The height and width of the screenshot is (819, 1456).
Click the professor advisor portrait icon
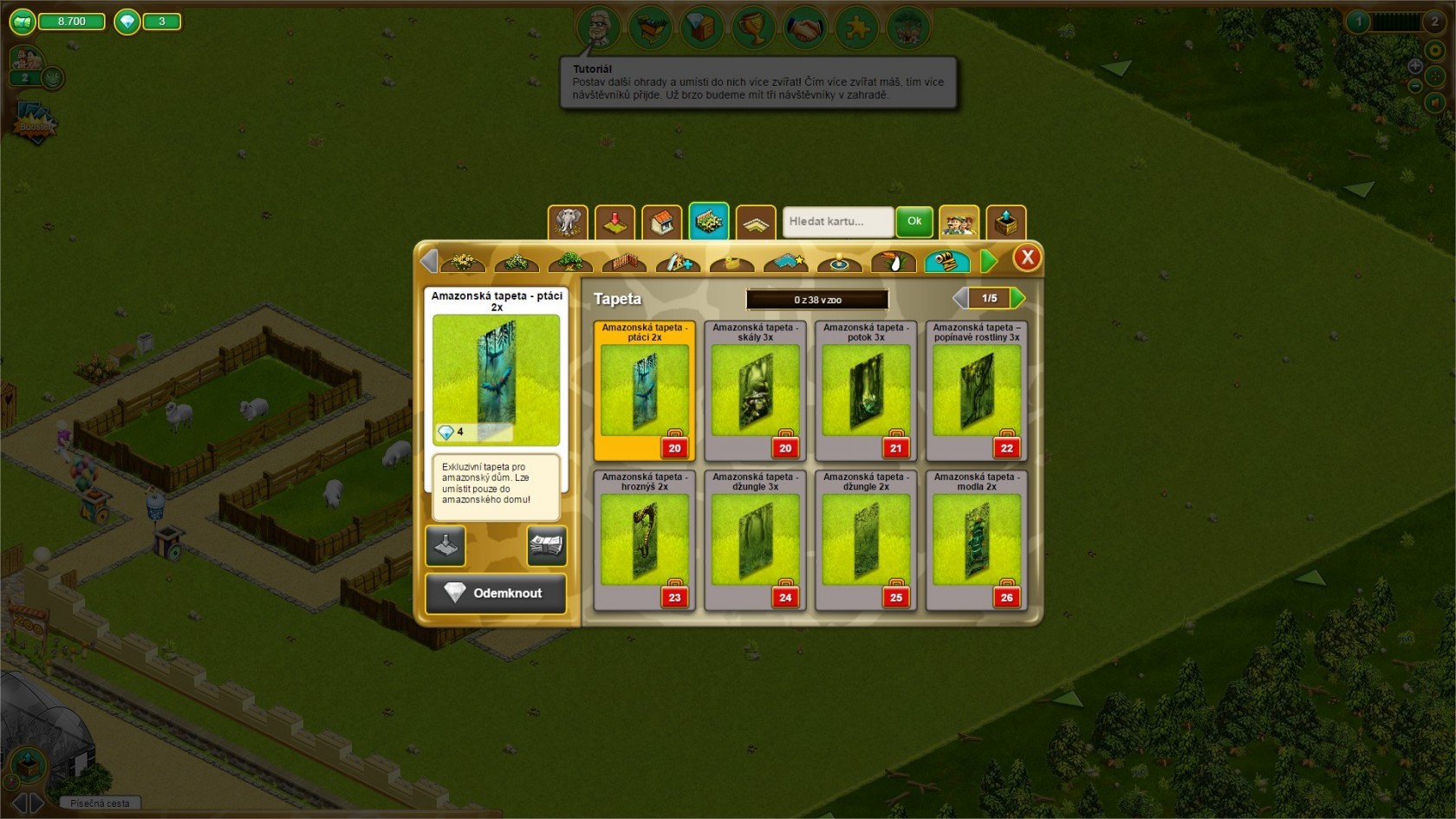(x=598, y=29)
